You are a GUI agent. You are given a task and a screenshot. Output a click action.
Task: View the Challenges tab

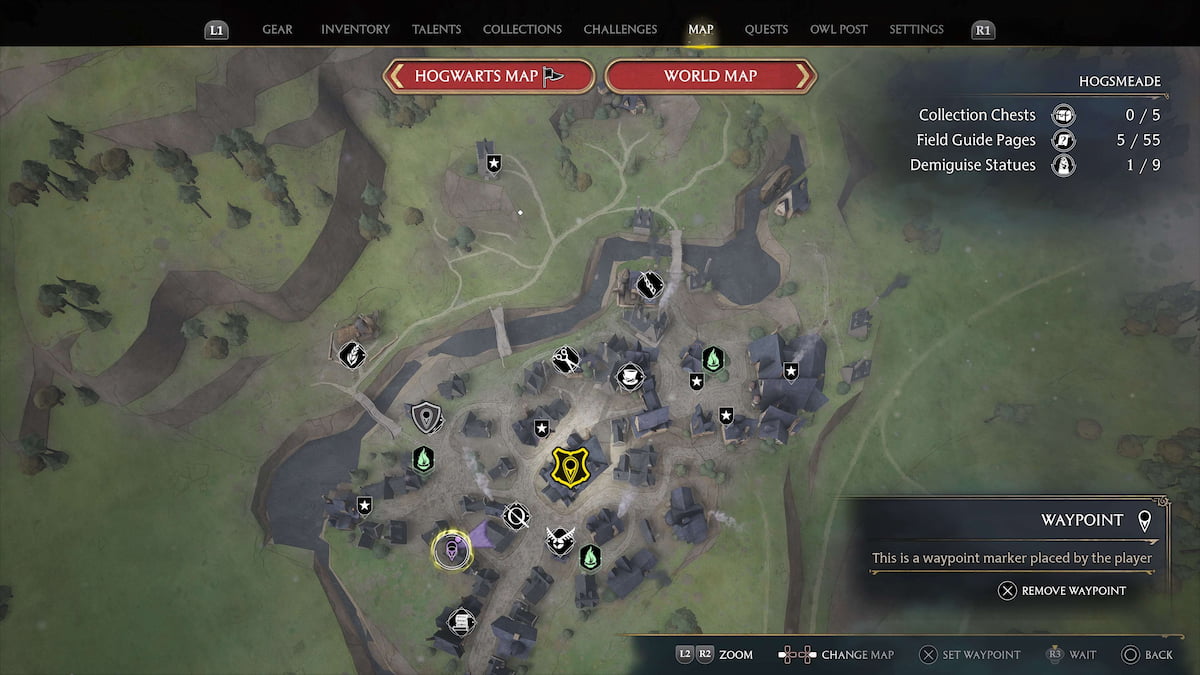tap(620, 30)
